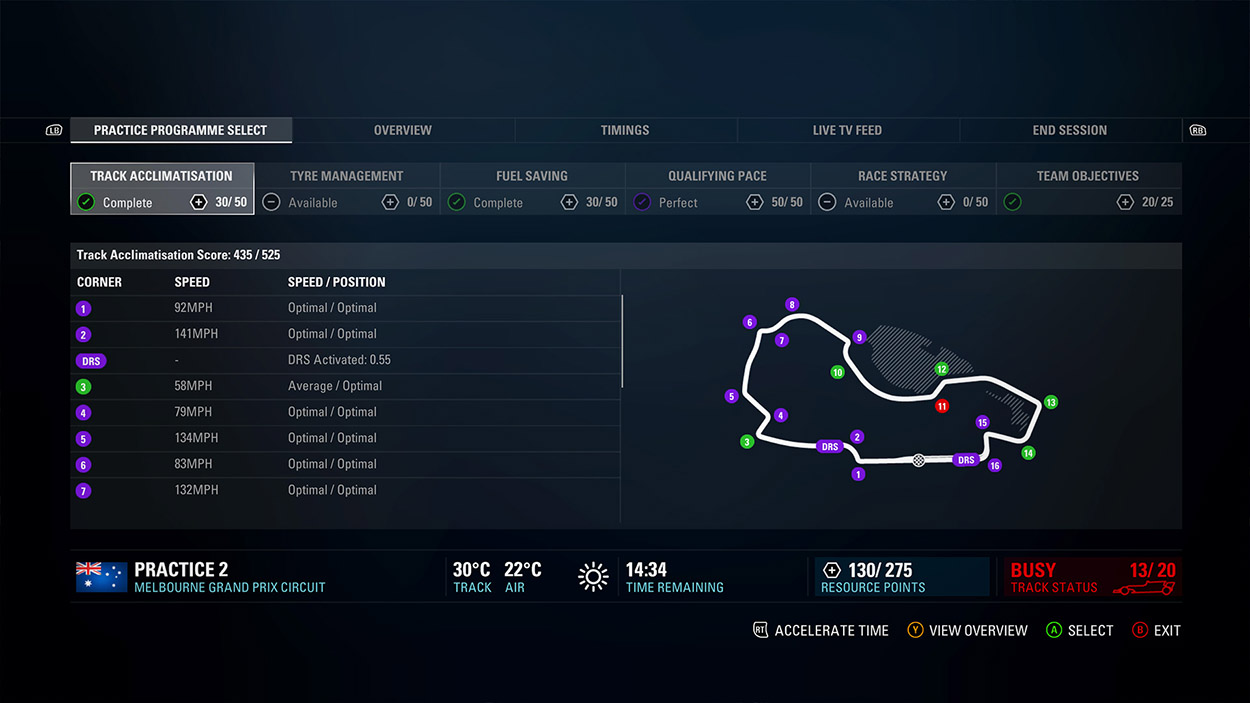Viewport: 1250px width, 703px height.
Task: Click the red corner 11 marker on map
Action: 941,407
